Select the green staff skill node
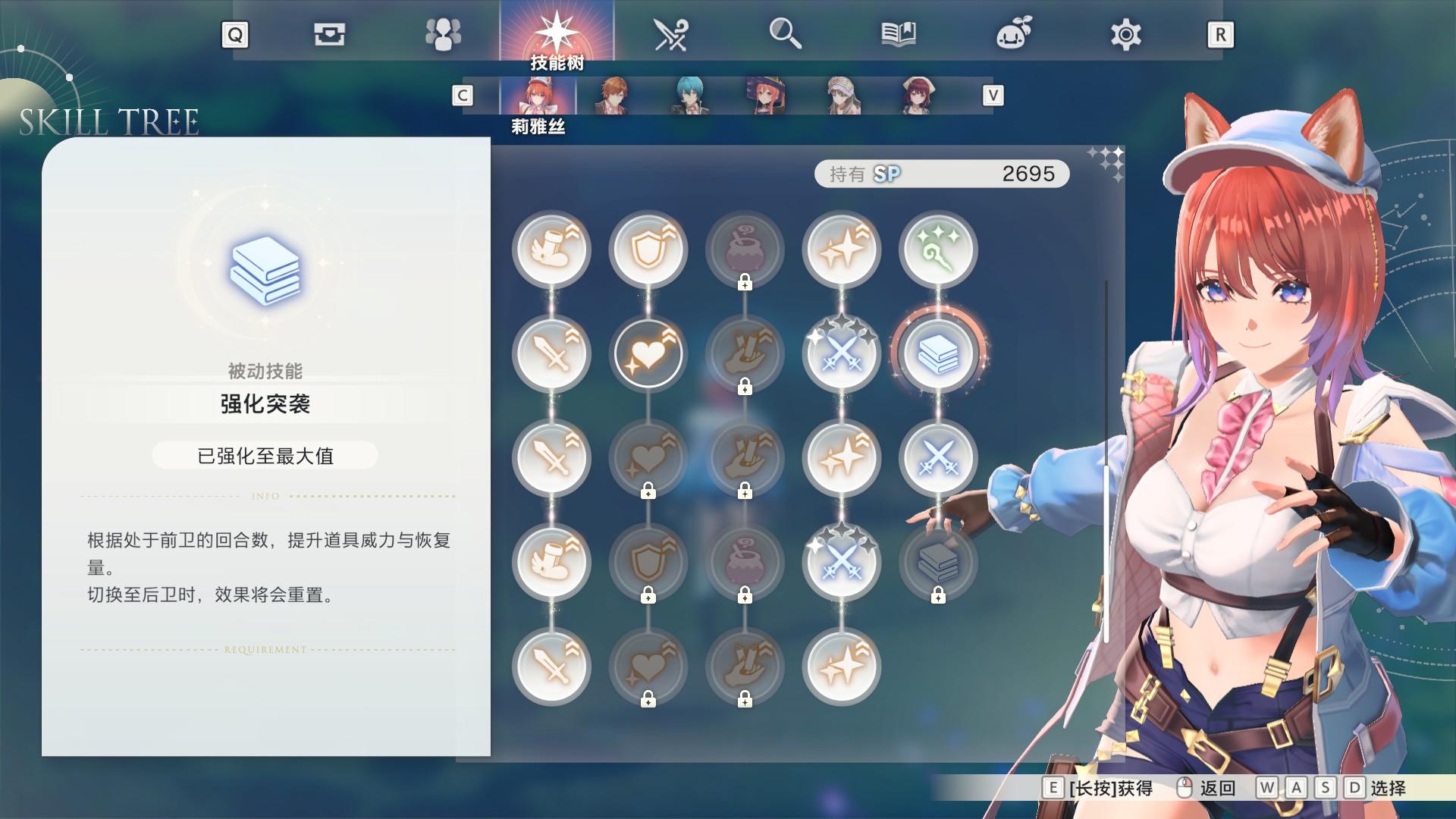 click(x=939, y=250)
